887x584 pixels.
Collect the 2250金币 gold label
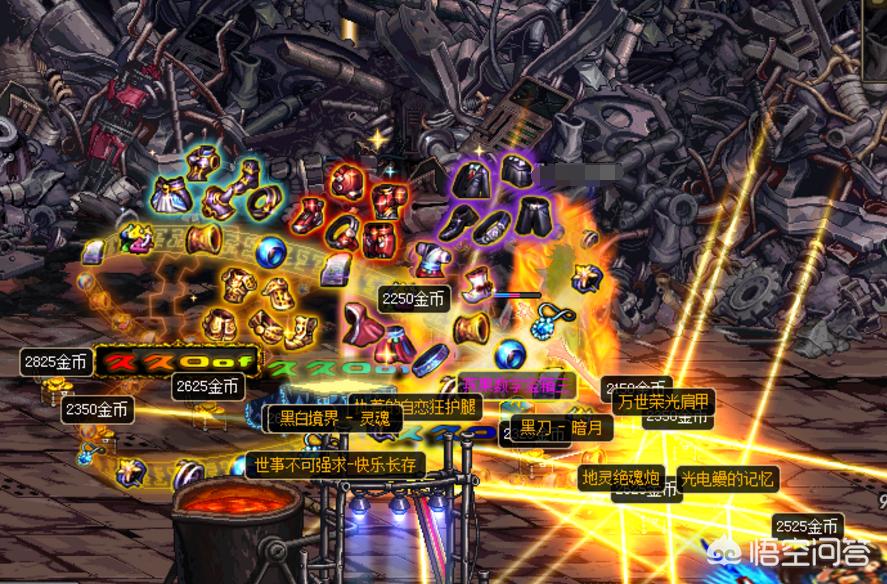click(x=416, y=297)
